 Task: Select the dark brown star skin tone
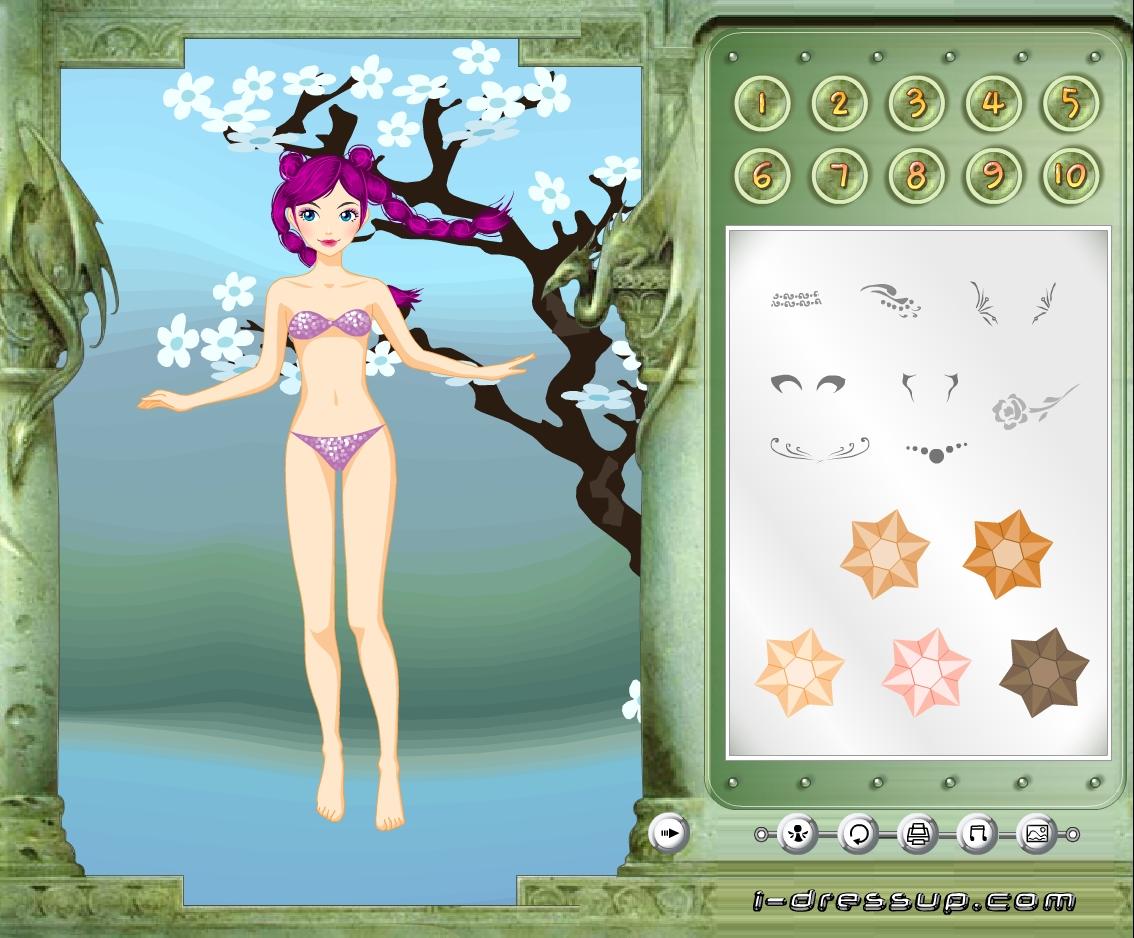point(1044,672)
